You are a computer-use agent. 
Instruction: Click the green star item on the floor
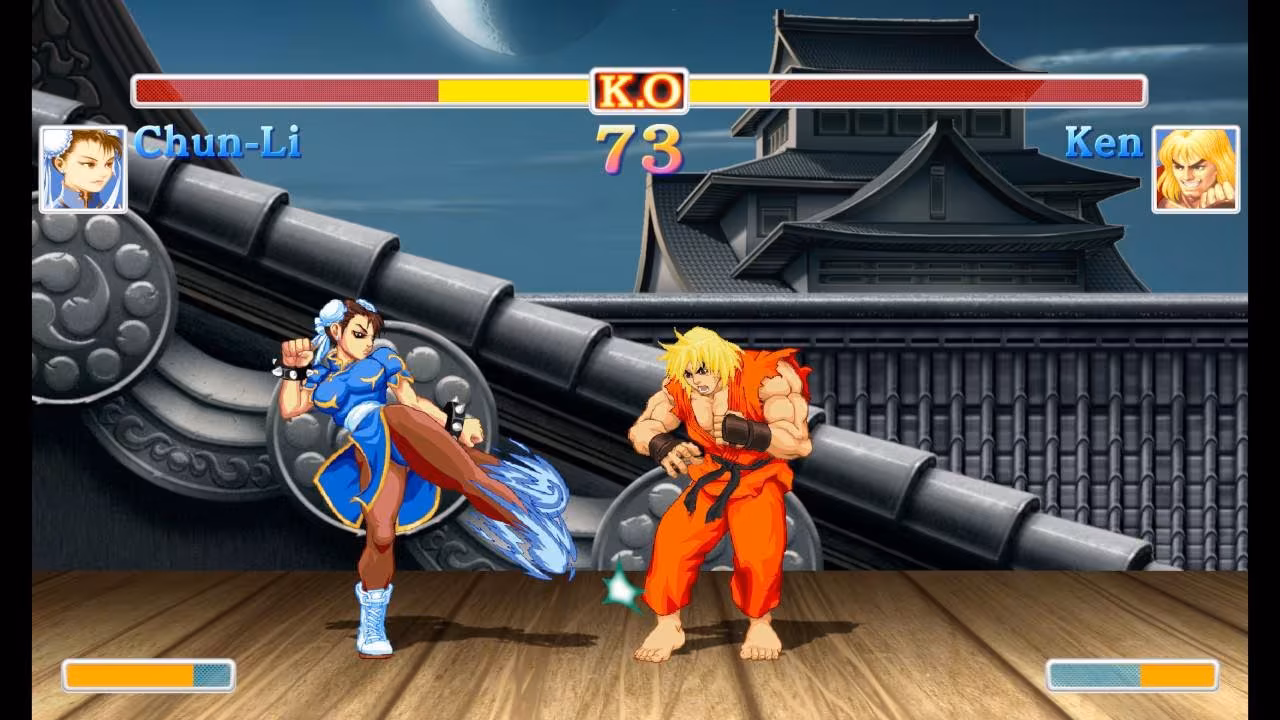point(620,590)
